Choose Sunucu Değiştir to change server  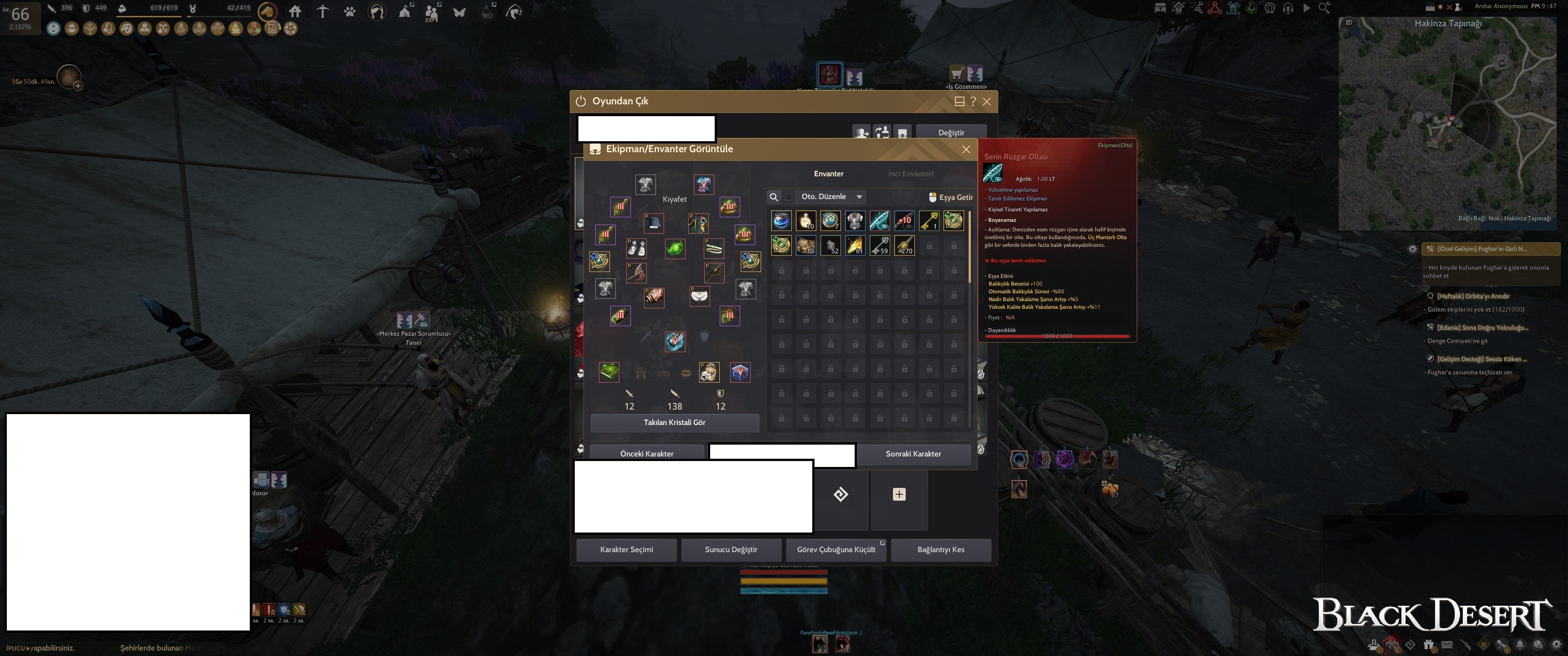coord(731,549)
